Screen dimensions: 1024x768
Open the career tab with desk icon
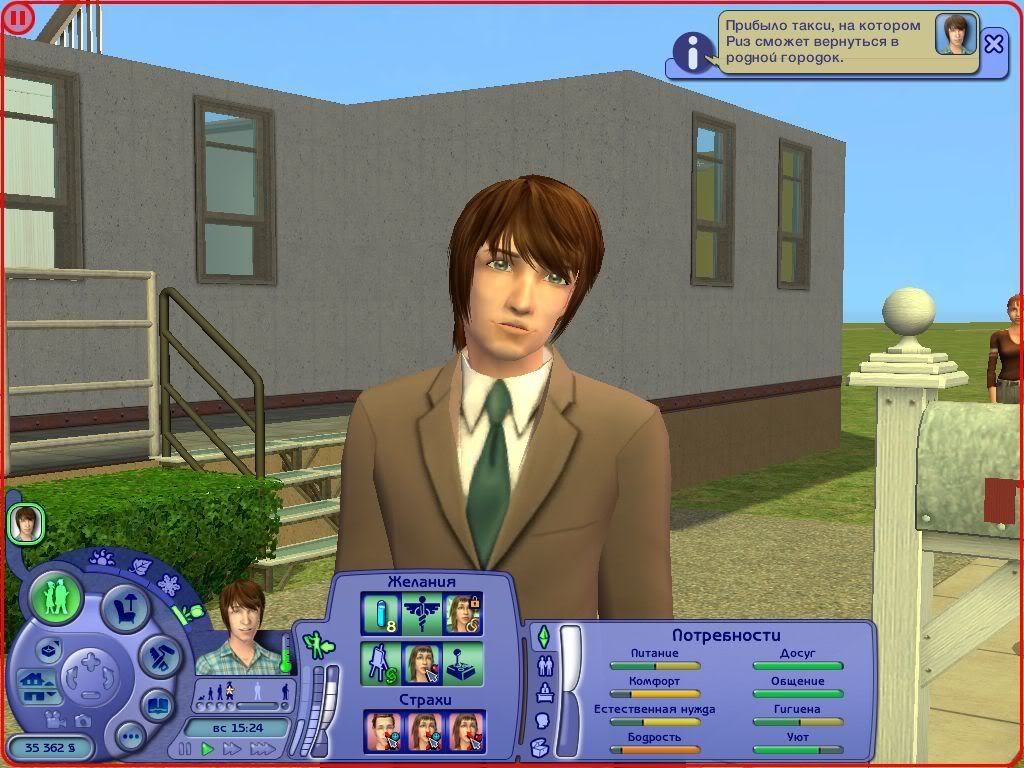pos(545,692)
